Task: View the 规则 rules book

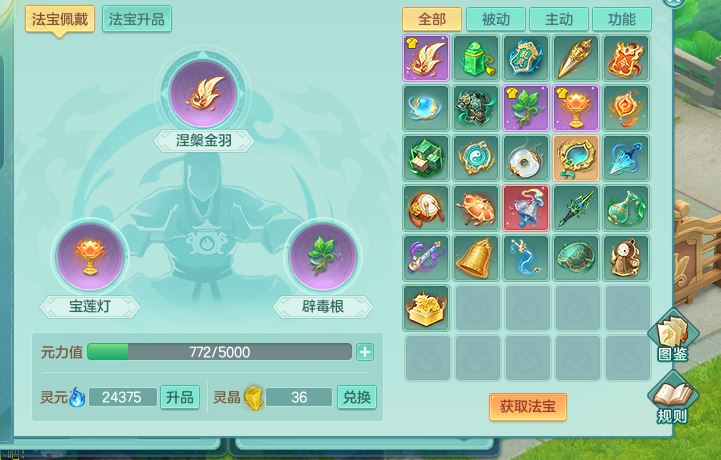Action: click(x=672, y=398)
